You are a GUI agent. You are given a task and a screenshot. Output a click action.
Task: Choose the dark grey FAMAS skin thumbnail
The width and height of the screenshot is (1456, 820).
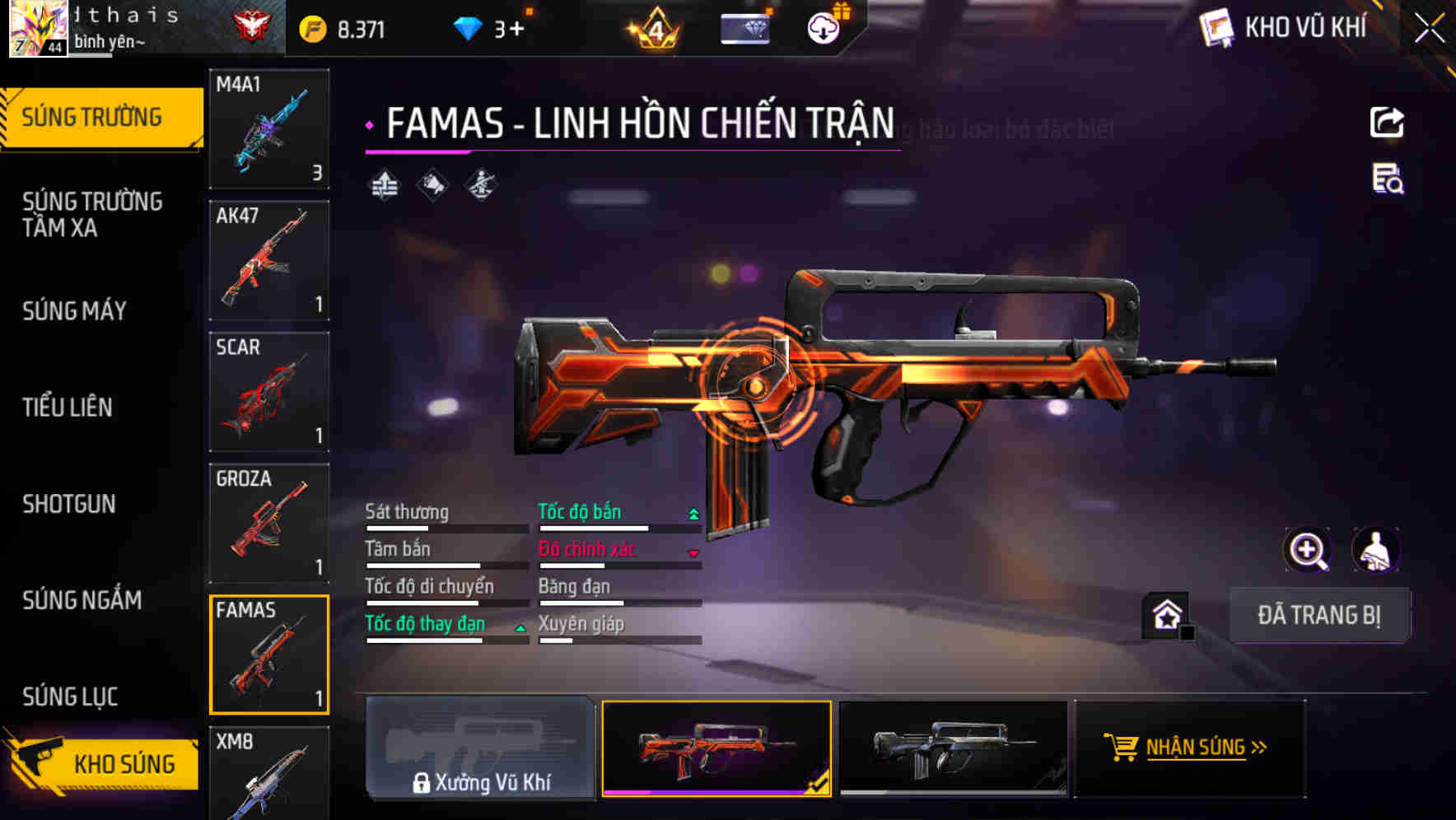[953, 748]
